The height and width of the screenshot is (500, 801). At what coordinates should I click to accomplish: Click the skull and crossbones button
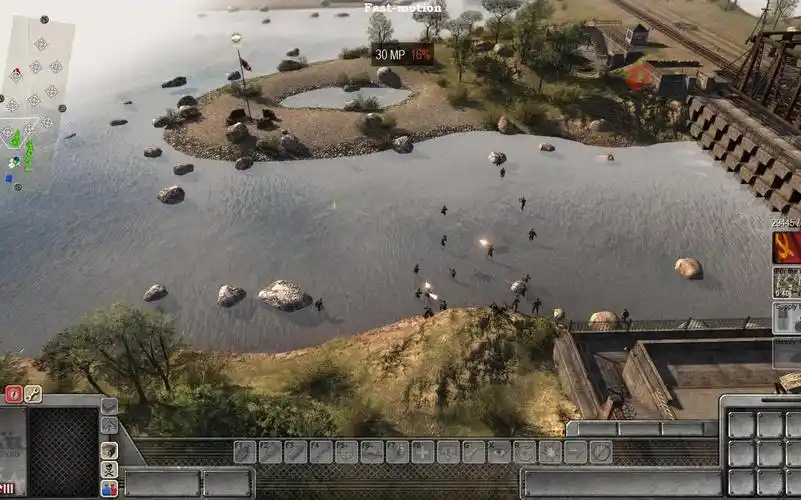pos(109,470)
